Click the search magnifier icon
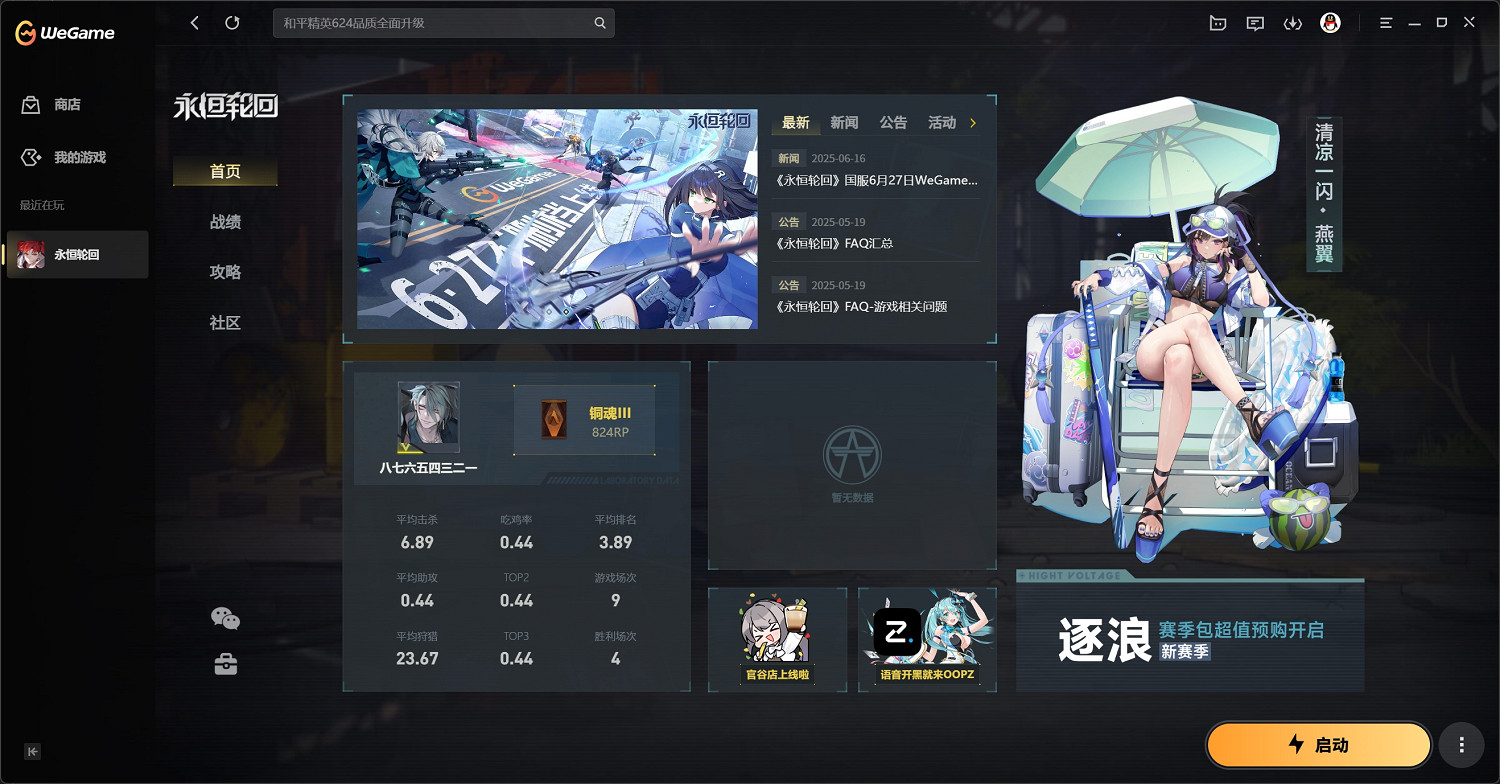The width and height of the screenshot is (1500, 784). click(x=599, y=22)
